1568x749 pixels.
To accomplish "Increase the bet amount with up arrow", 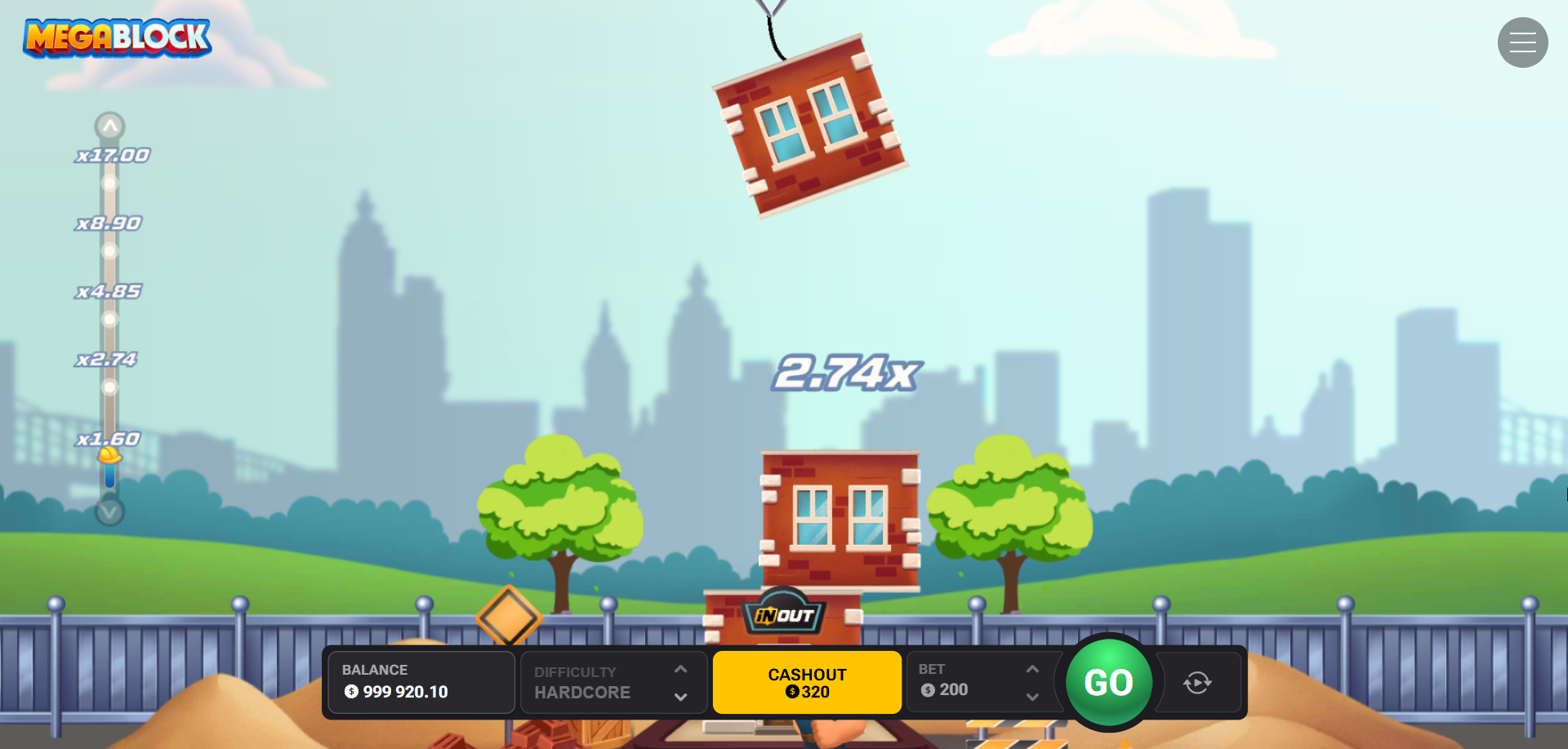I will pos(1032,669).
